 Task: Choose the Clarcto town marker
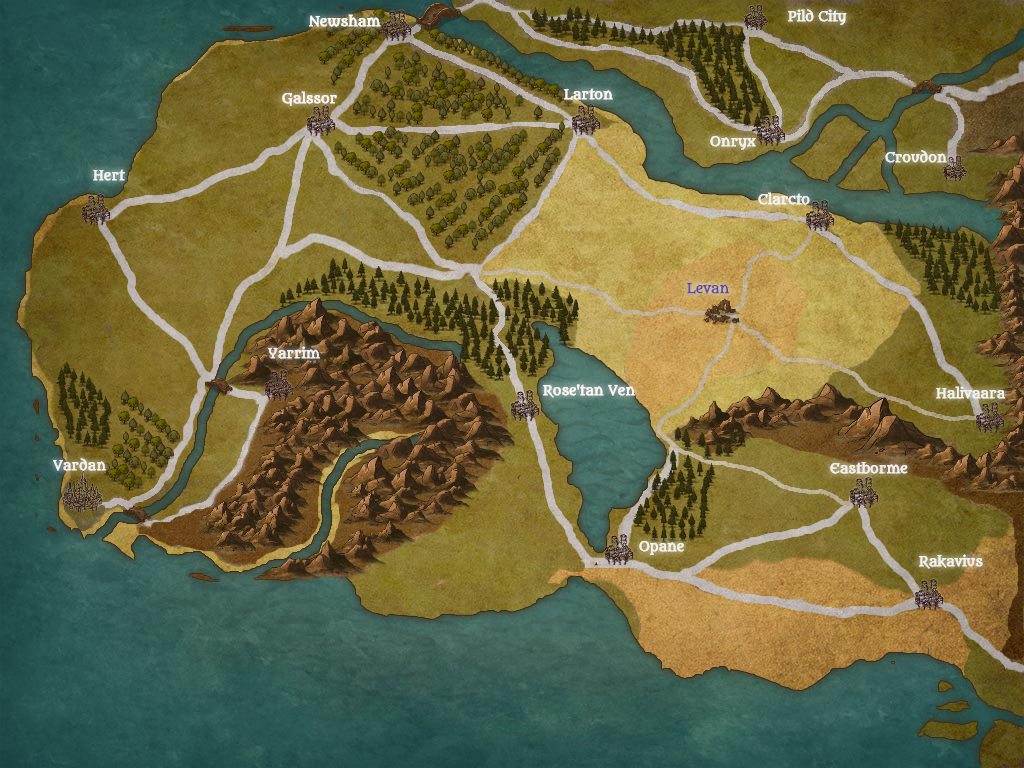[x=820, y=215]
